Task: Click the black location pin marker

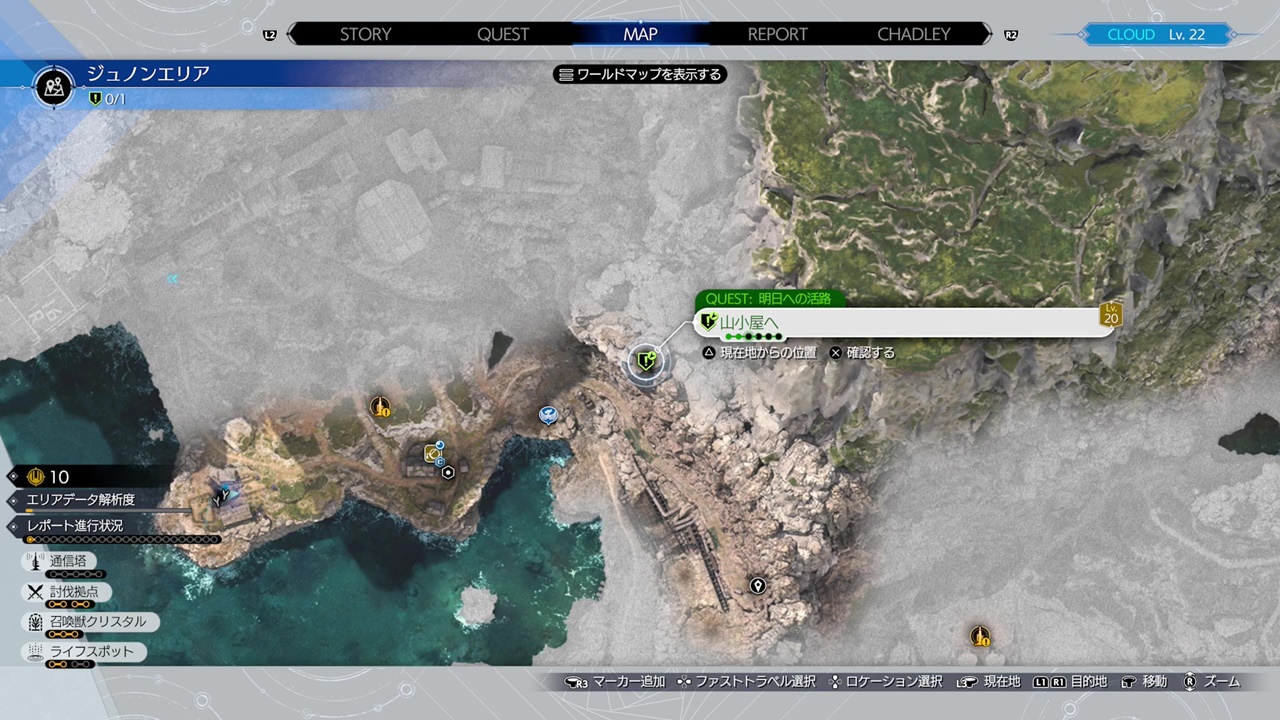Action: [758, 586]
